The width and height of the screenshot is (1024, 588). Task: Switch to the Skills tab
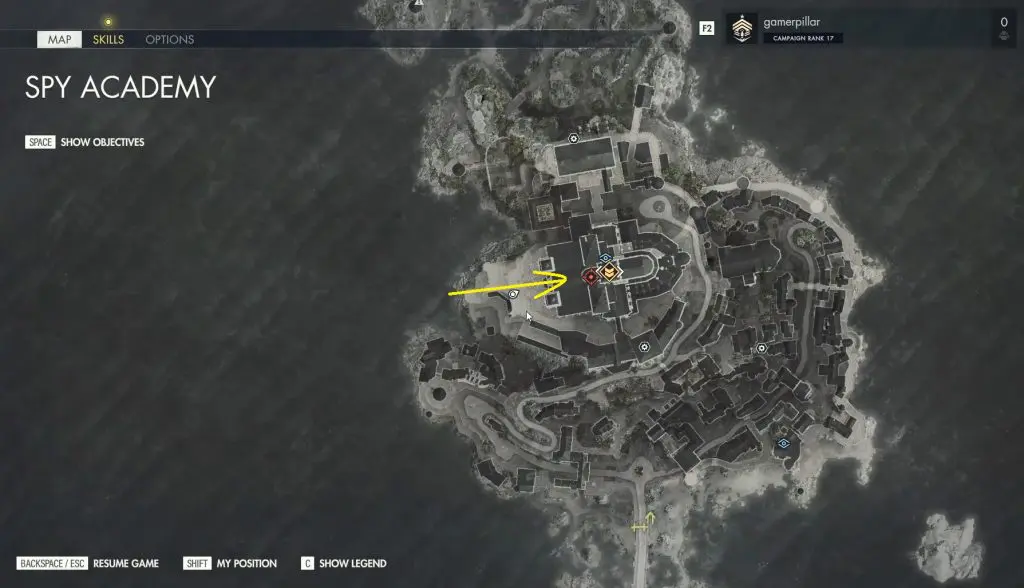pyautogui.click(x=108, y=40)
